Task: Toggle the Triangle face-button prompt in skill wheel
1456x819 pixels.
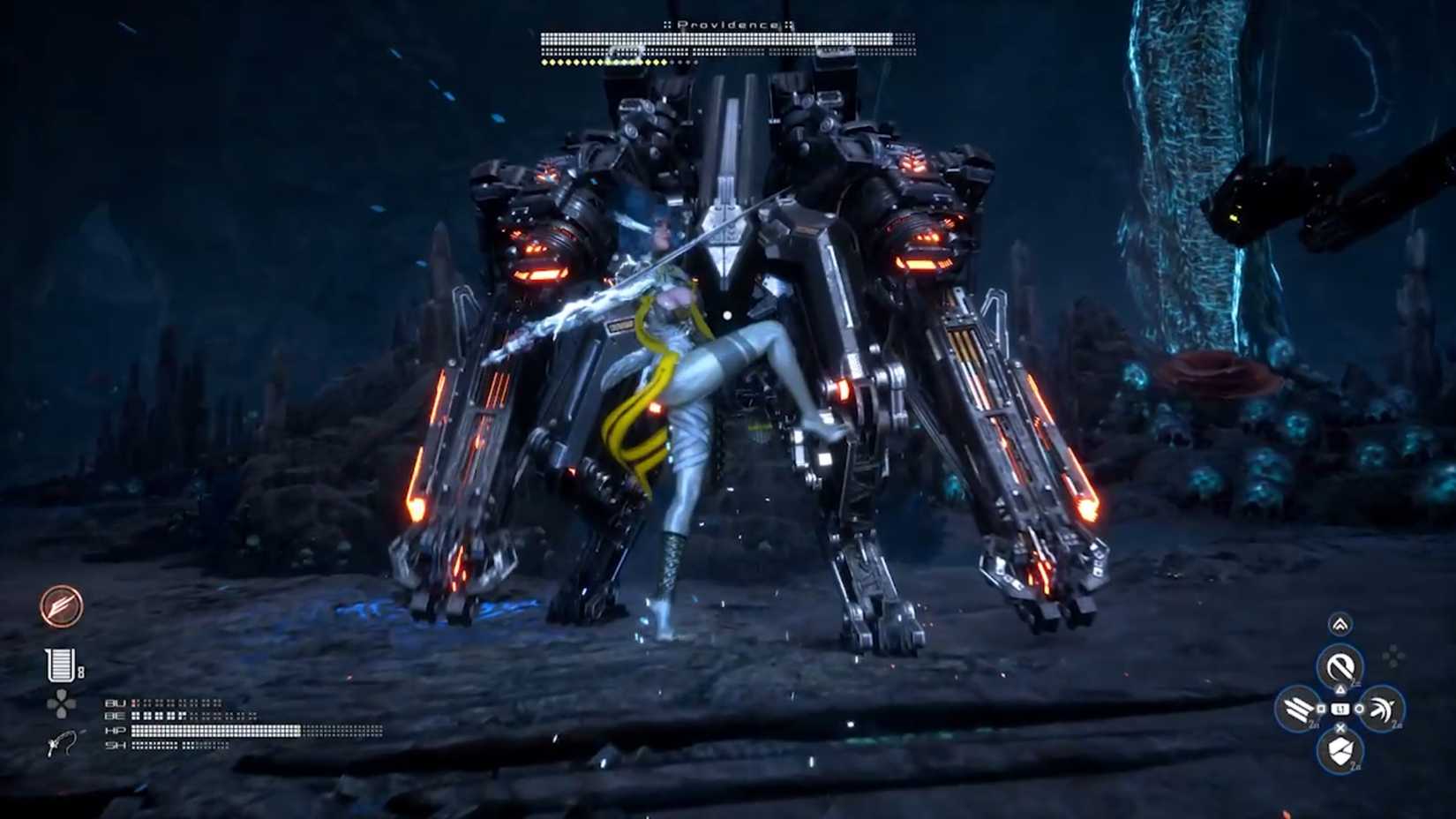Action: pyautogui.click(x=1340, y=688)
